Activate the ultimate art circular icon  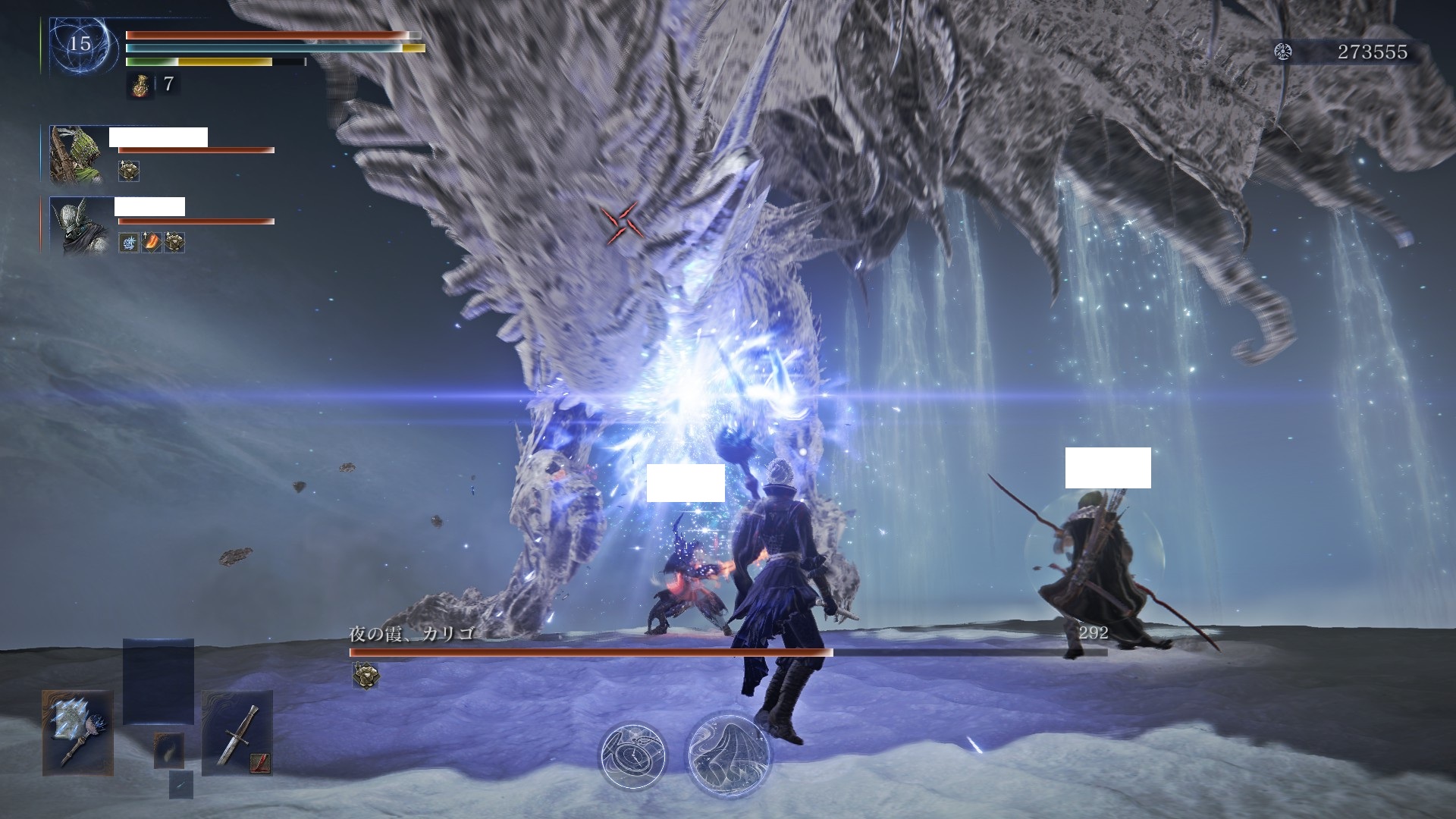[x=729, y=752]
